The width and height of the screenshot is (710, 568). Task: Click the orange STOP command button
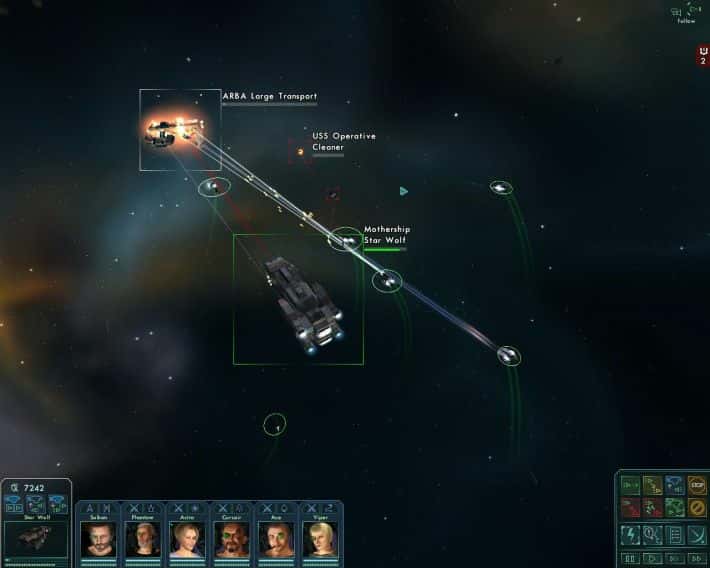pos(697,486)
